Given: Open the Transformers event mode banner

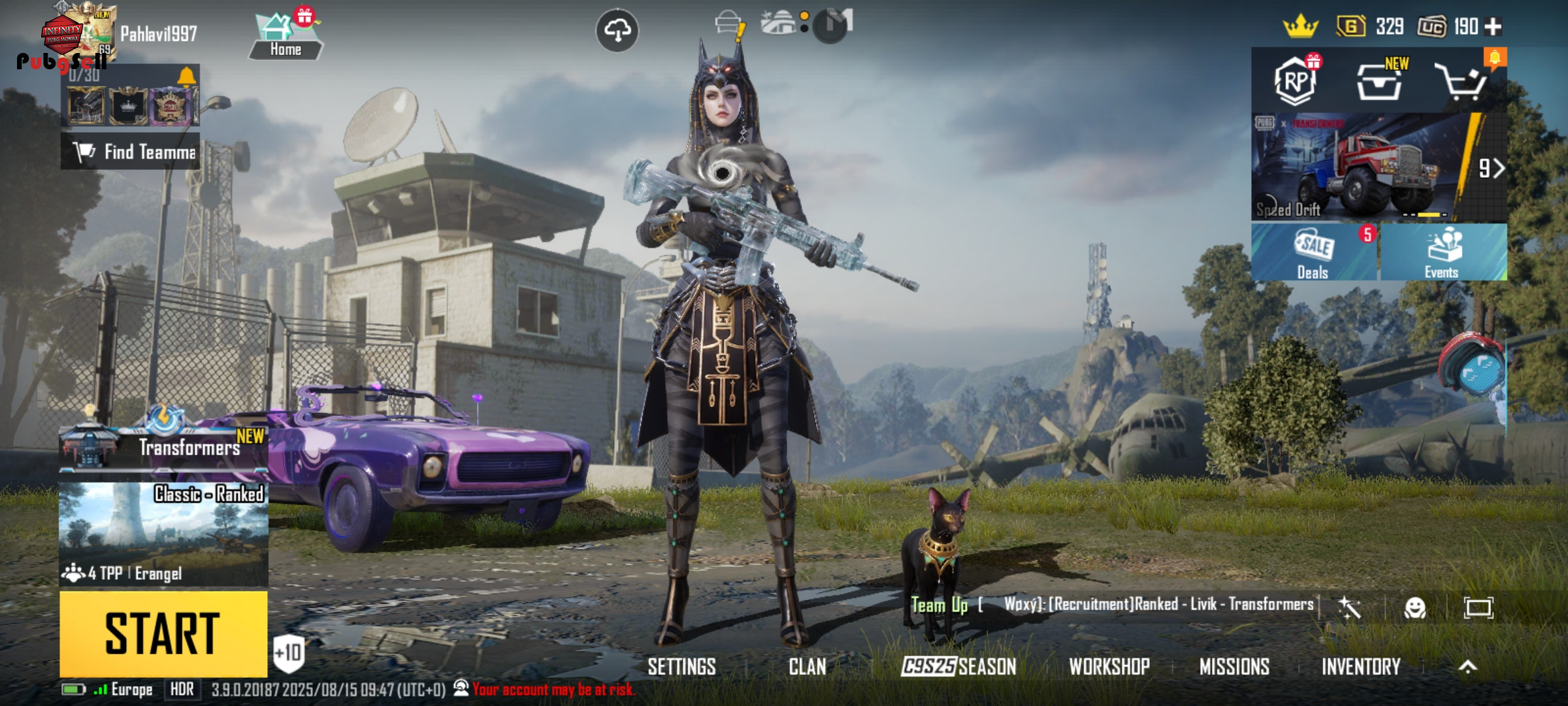Looking at the screenshot, I should click(163, 445).
